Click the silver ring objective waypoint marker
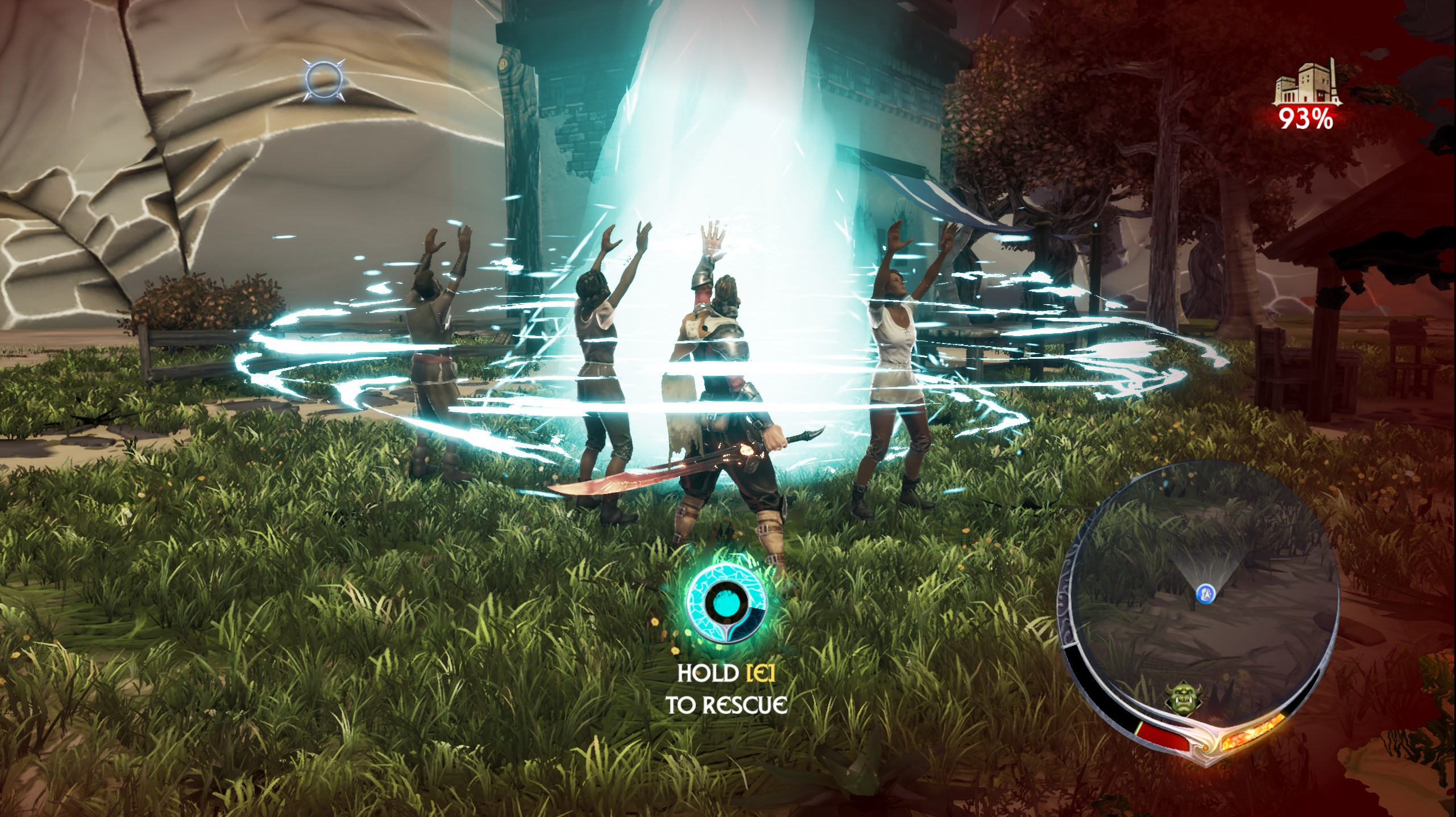Screen dimensions: 1456x817 pos(323,81)
